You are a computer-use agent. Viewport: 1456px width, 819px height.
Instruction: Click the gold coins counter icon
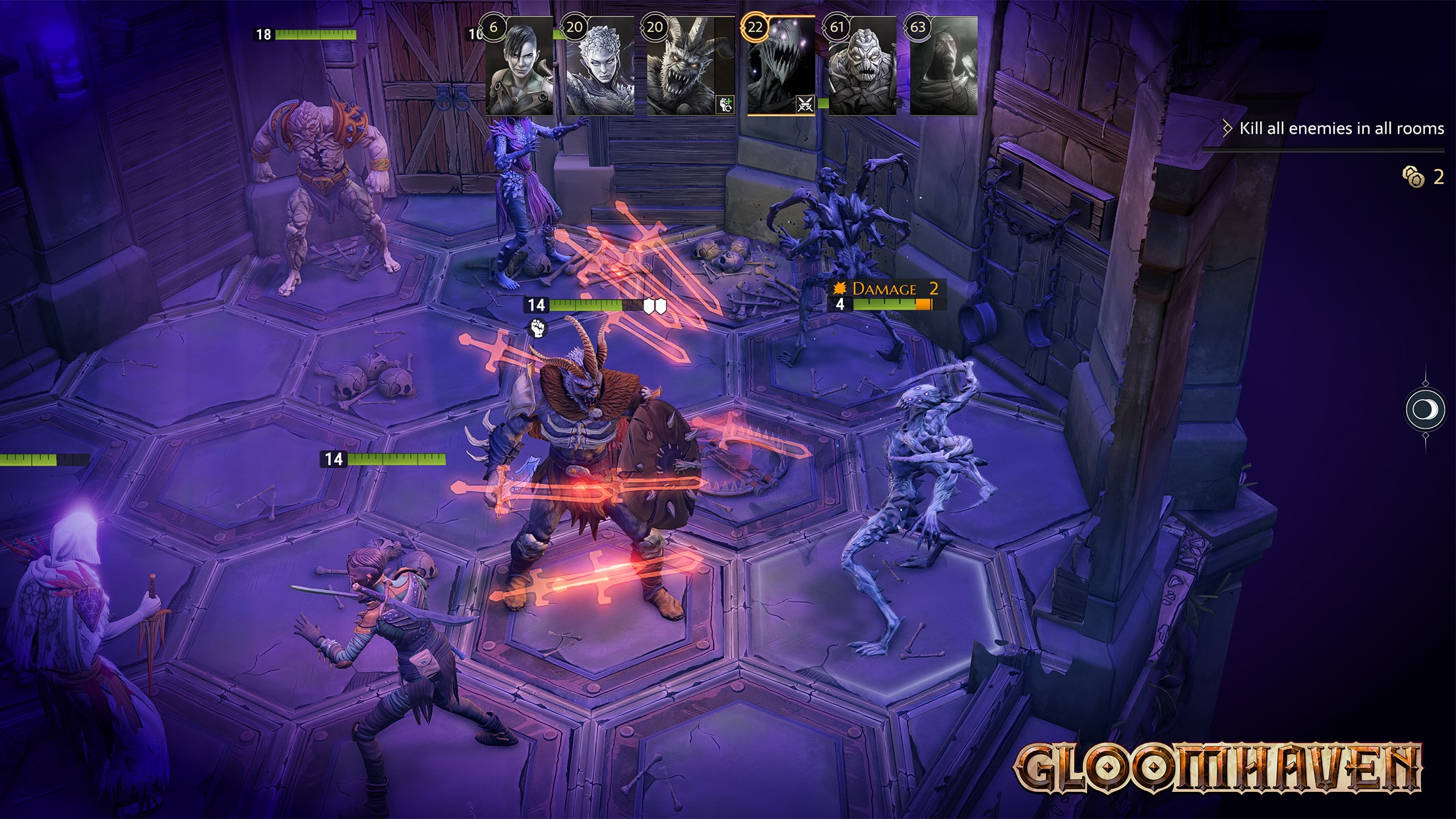point(1412,177)
